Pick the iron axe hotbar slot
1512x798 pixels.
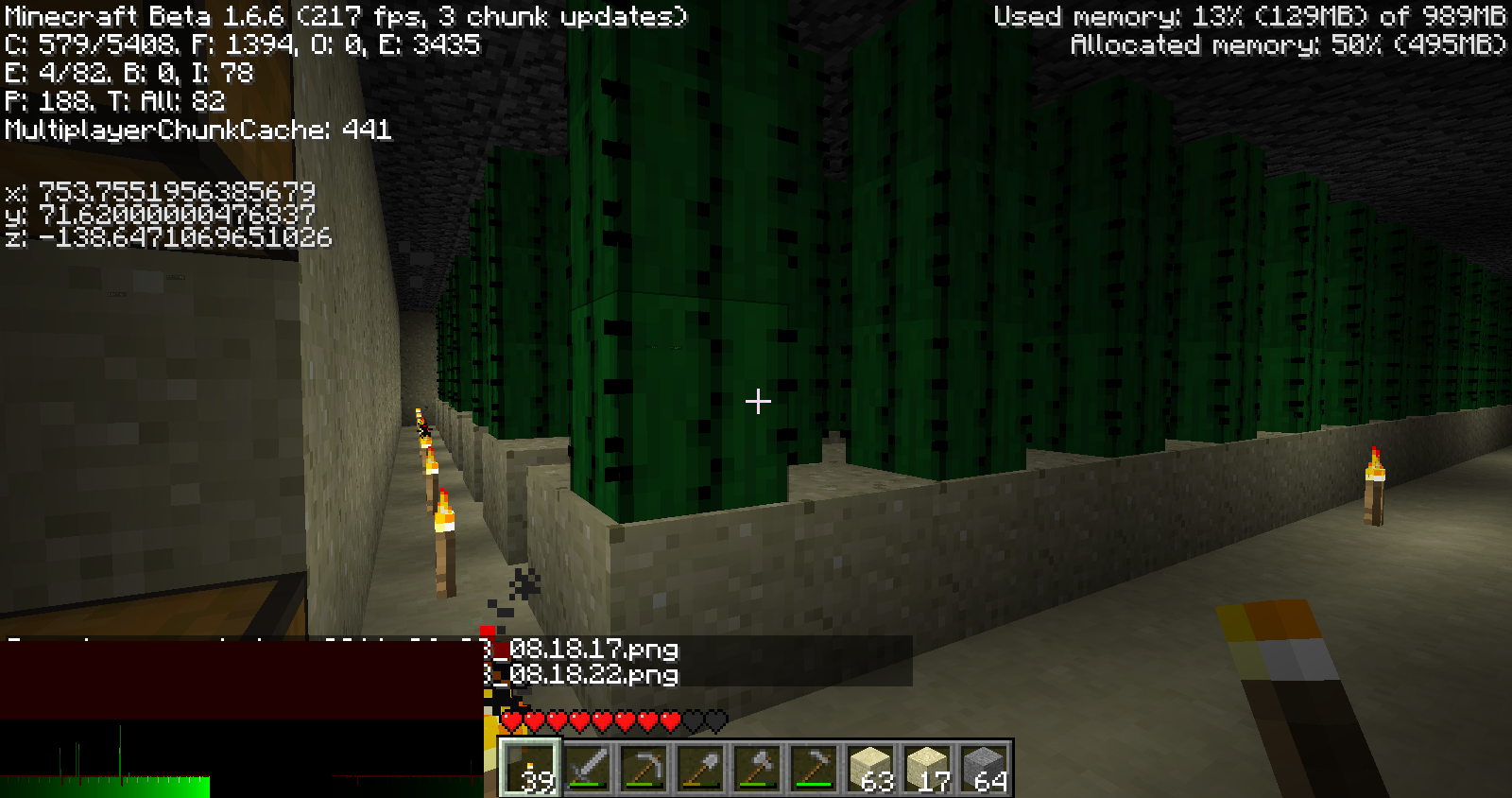click(757, 768)
